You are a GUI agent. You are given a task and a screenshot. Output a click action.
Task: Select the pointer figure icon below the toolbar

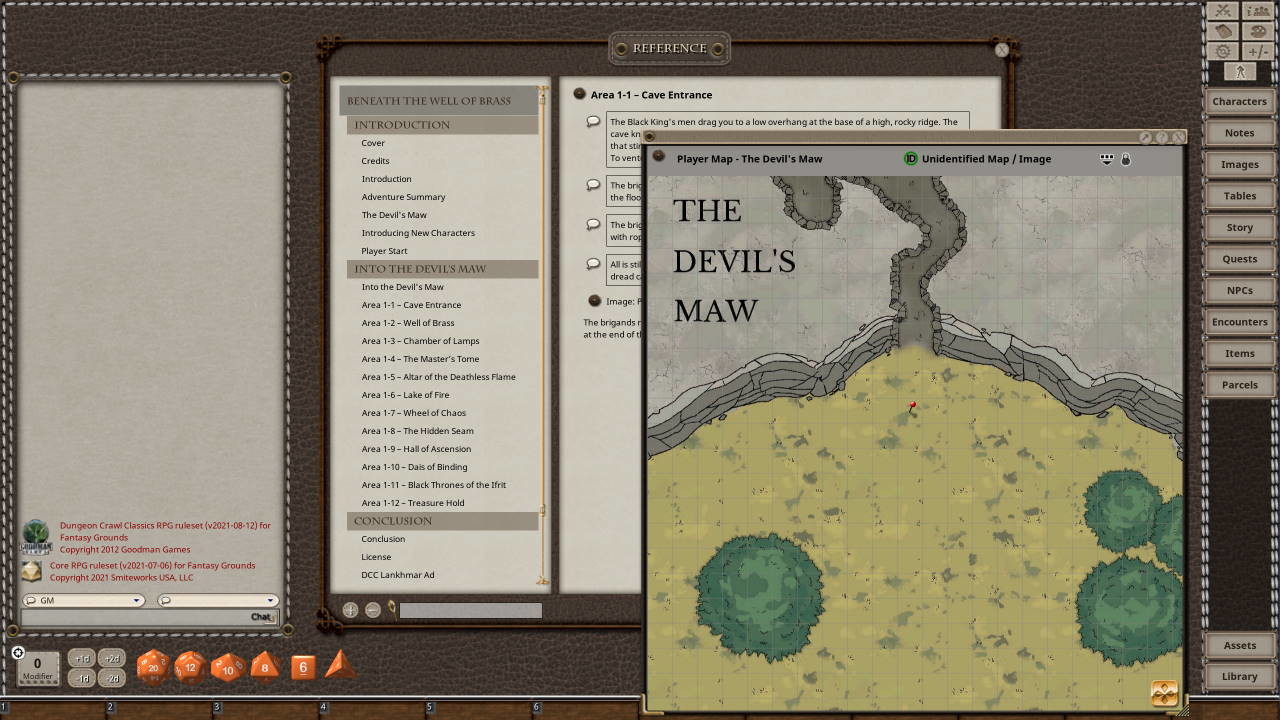point(1240,72)
